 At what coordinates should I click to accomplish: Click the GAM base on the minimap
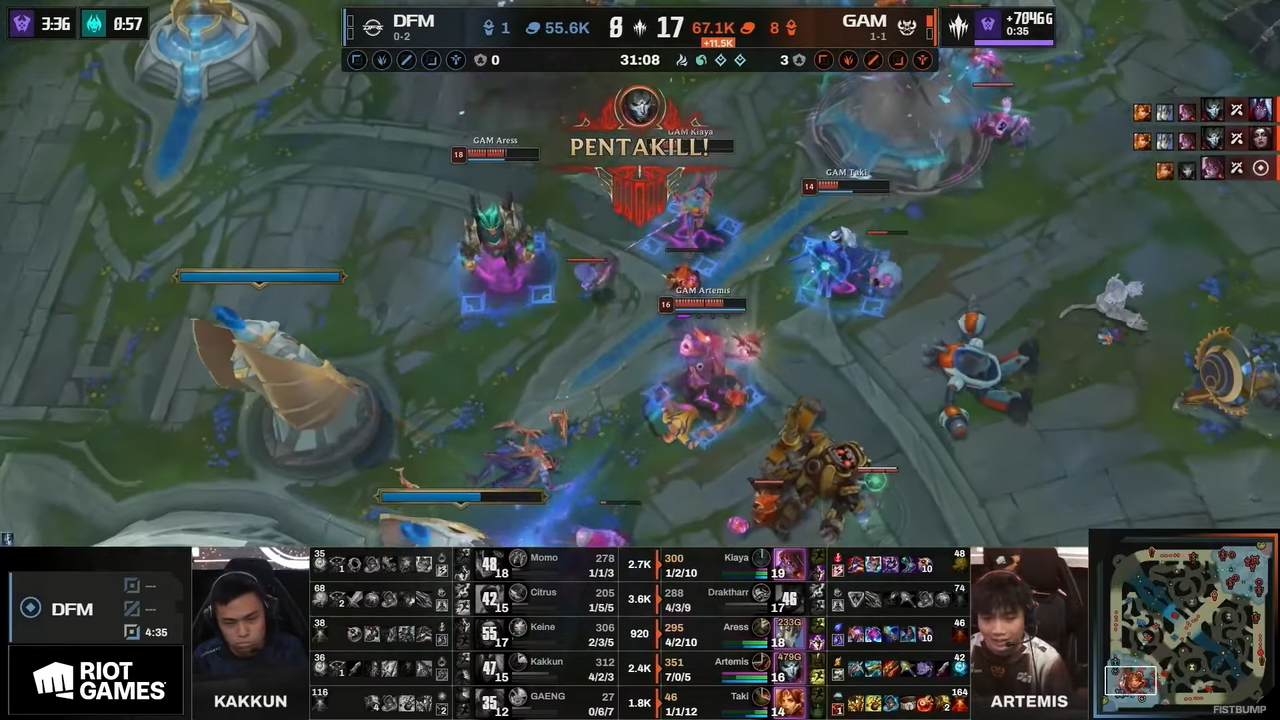click(1255, 552)
